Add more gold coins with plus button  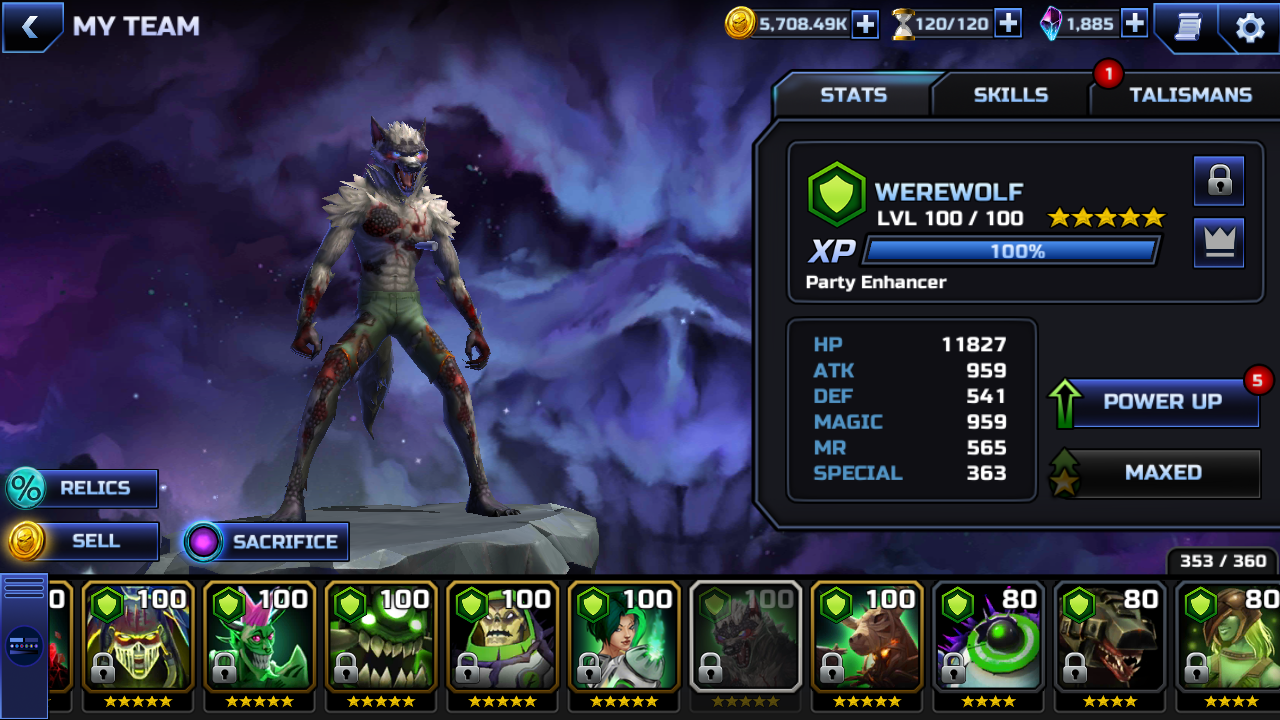865,24
